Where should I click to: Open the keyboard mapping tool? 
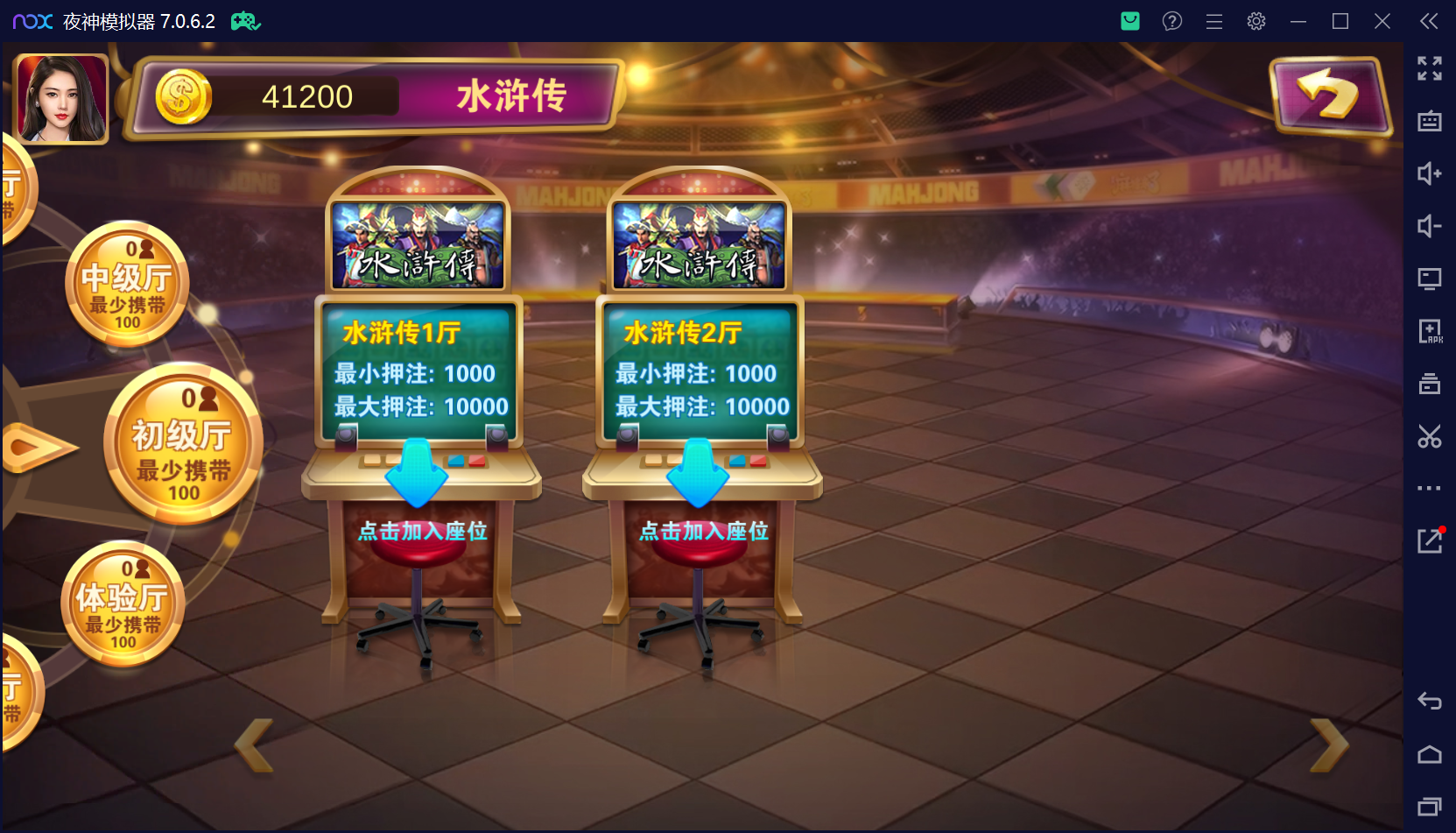tap(1430, 121)
